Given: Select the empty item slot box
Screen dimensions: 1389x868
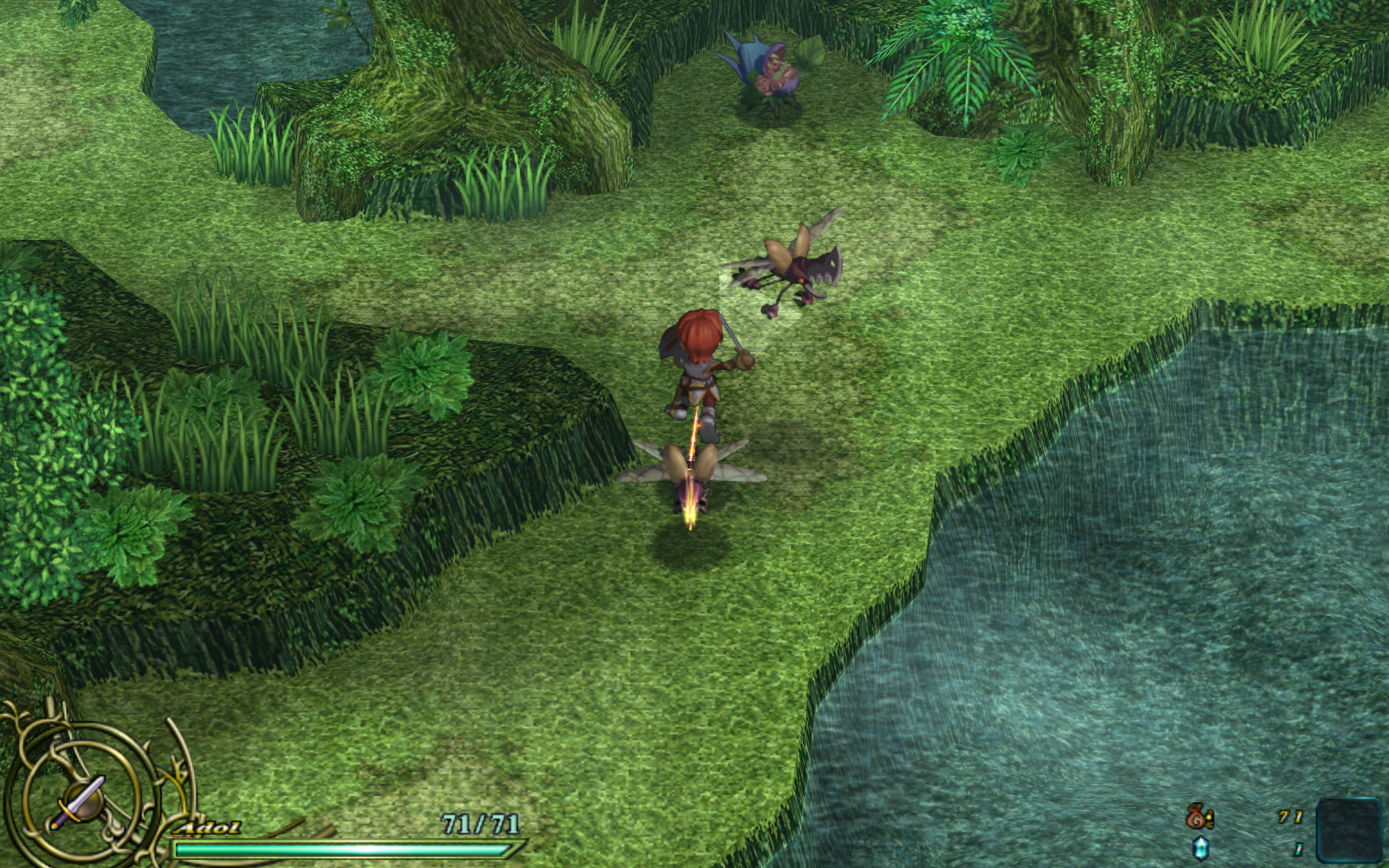Looking at the screenshot, I should [1349, 831].
